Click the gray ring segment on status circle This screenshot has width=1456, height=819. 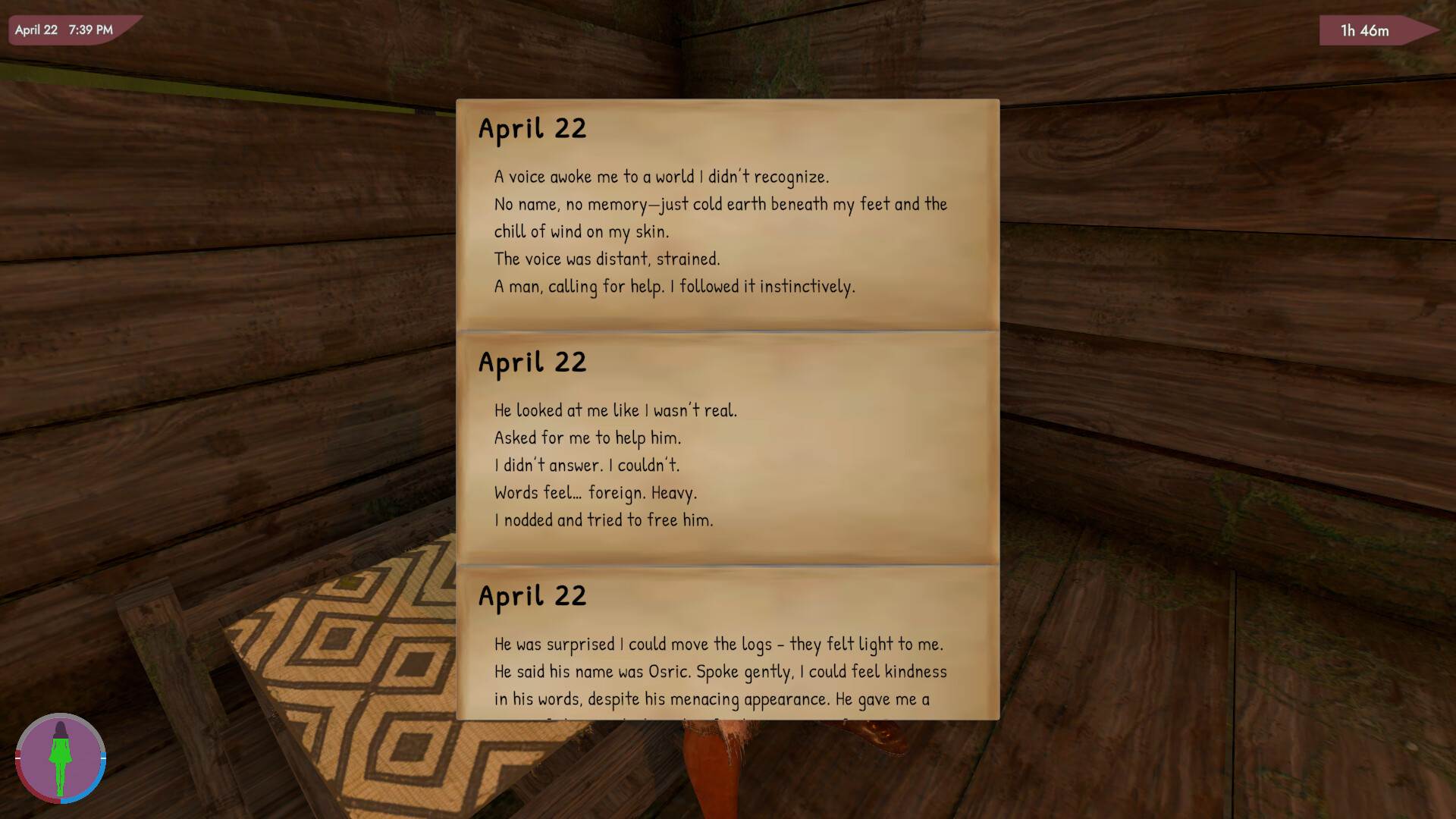[61, 716]
